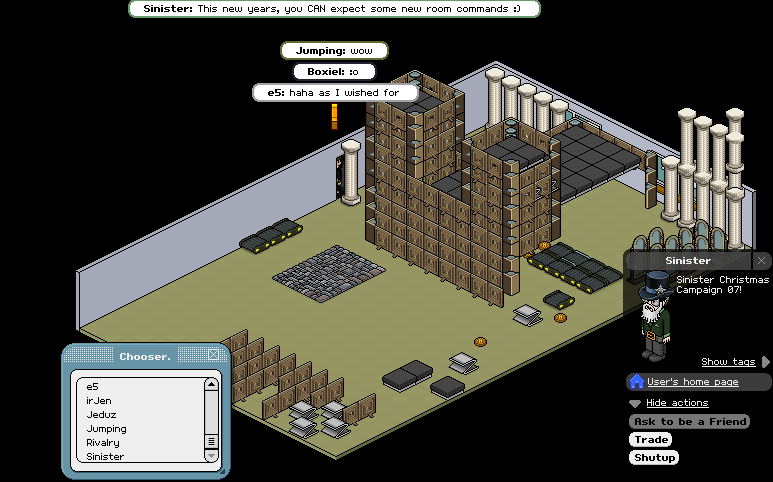Show tags for Sinister
The width and height of the screenshot is (773, 482).
coord(728,362)
